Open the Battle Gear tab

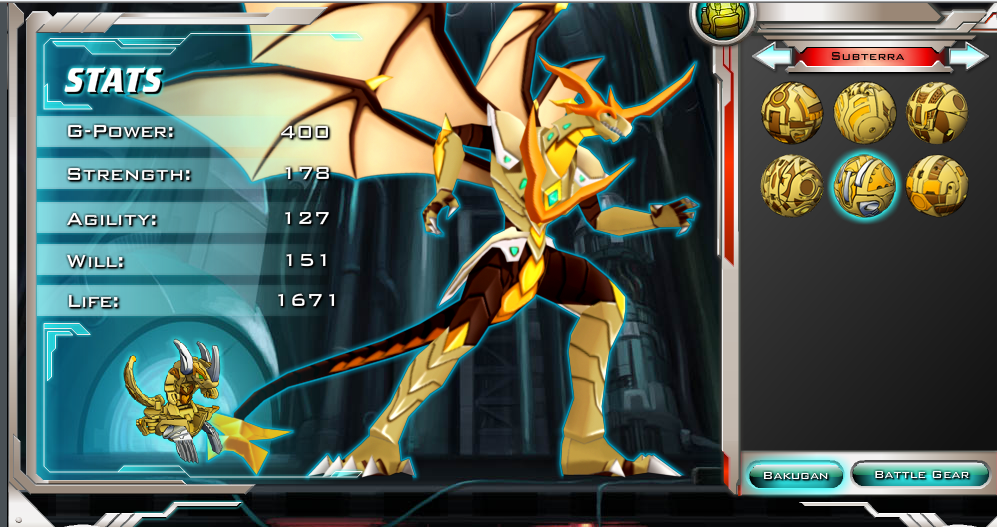click(920, 474)
